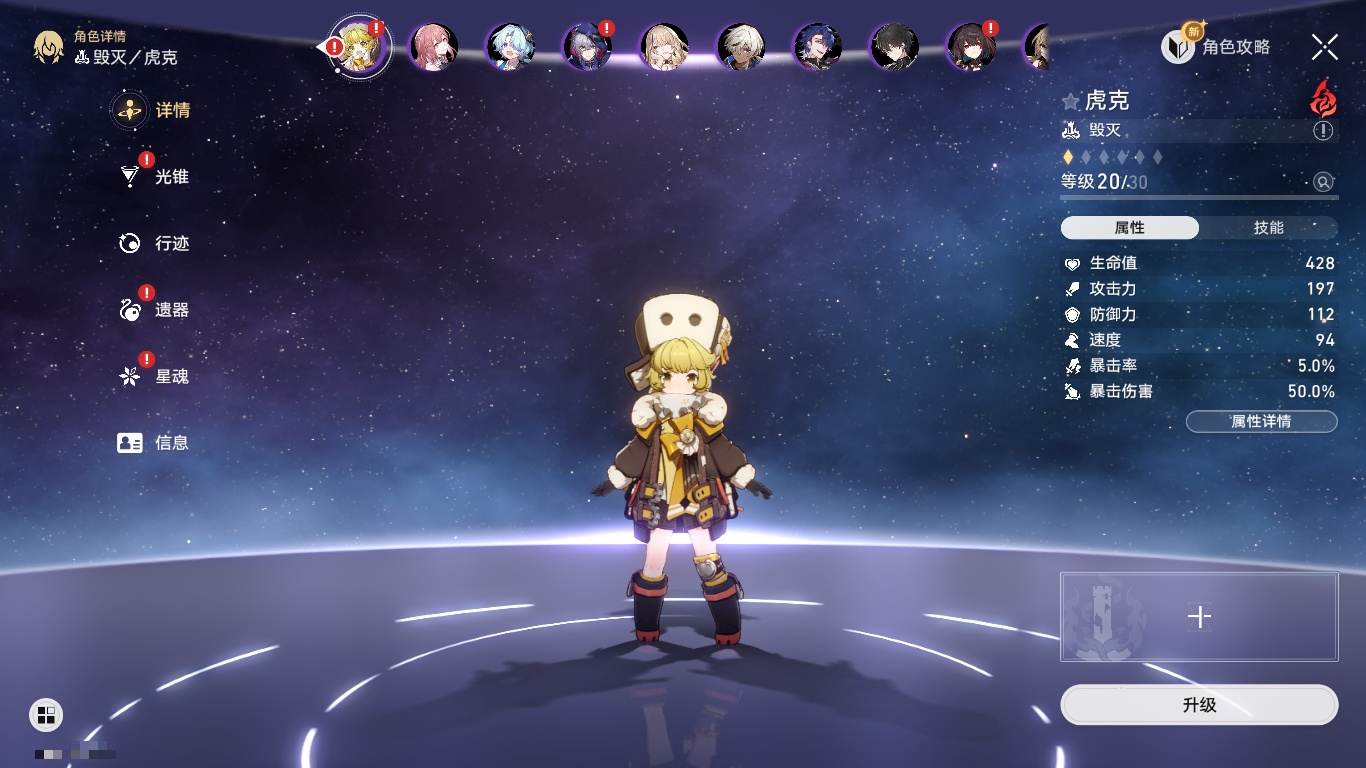The height and width of the screenshot is (768, 1366).
Task: Click the 升级 level up button
Action: click(x=1199, y=705)
